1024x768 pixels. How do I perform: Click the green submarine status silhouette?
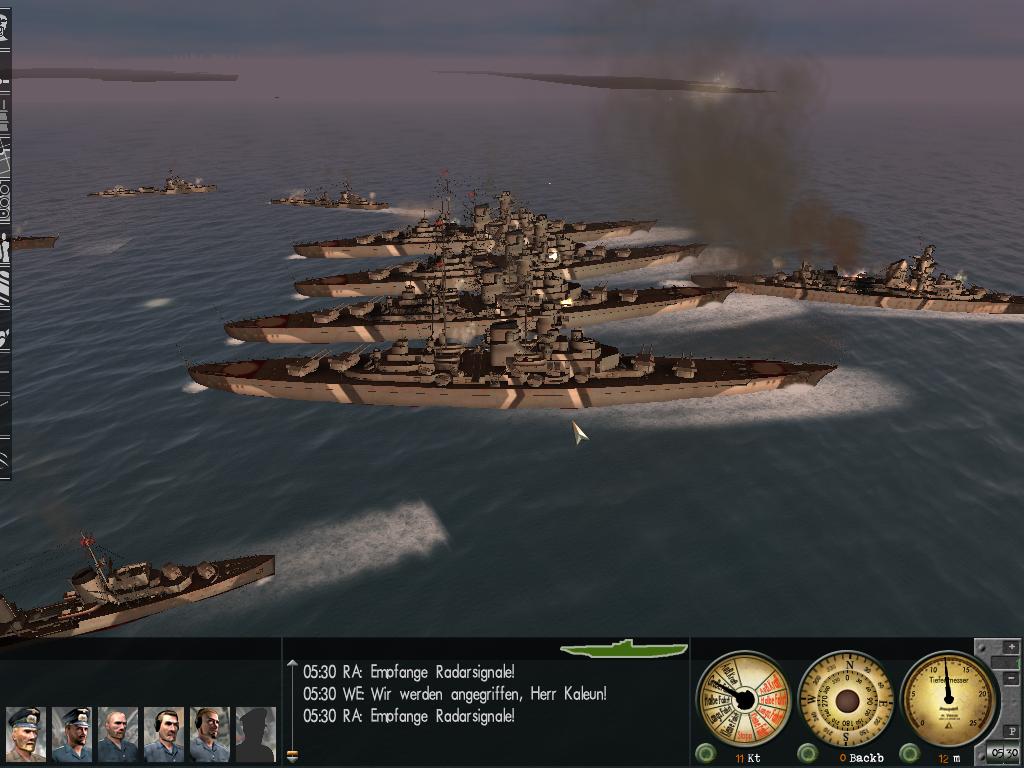pos(624,649)
